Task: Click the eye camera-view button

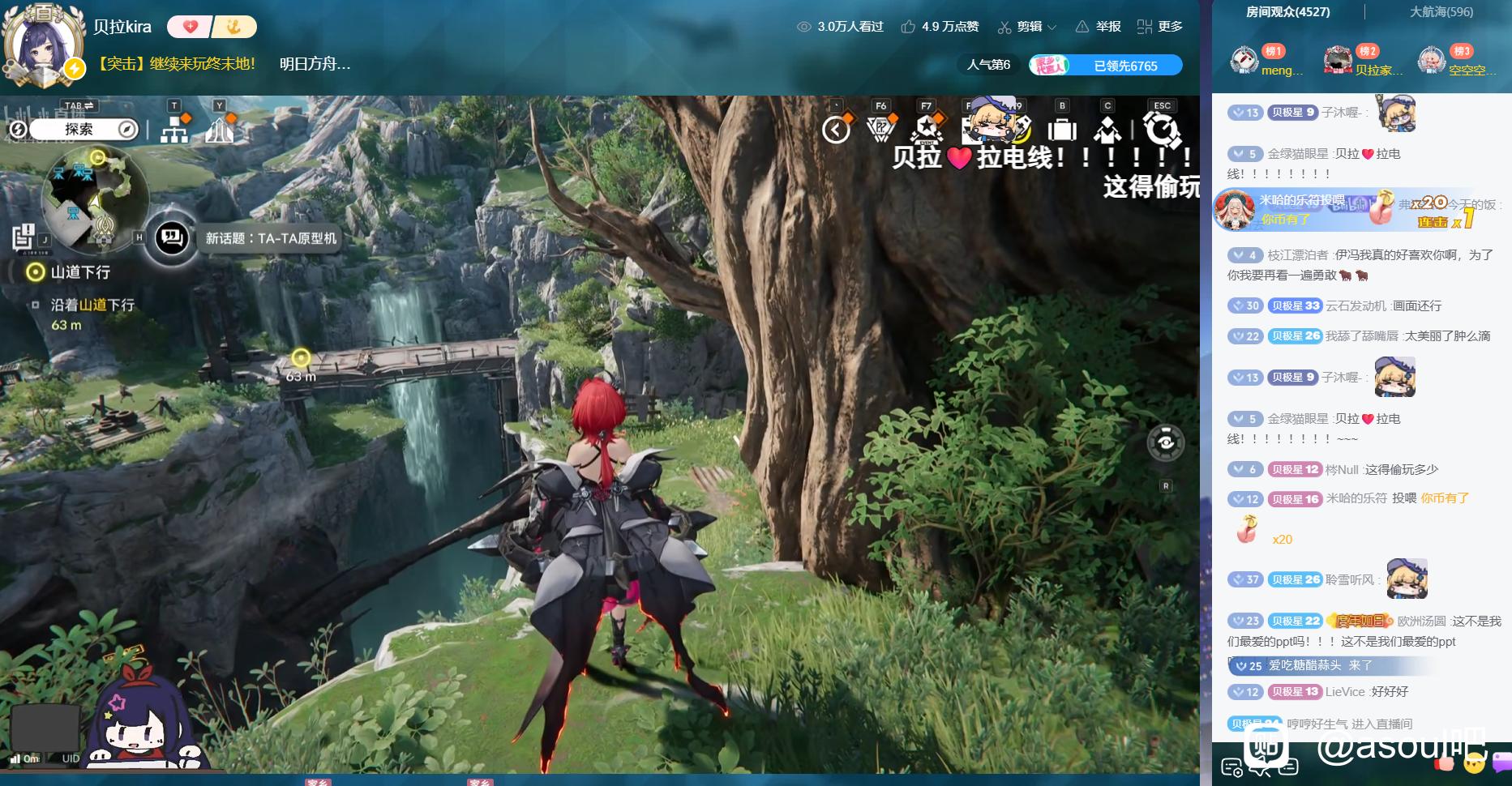Action: coord(1166,442)
